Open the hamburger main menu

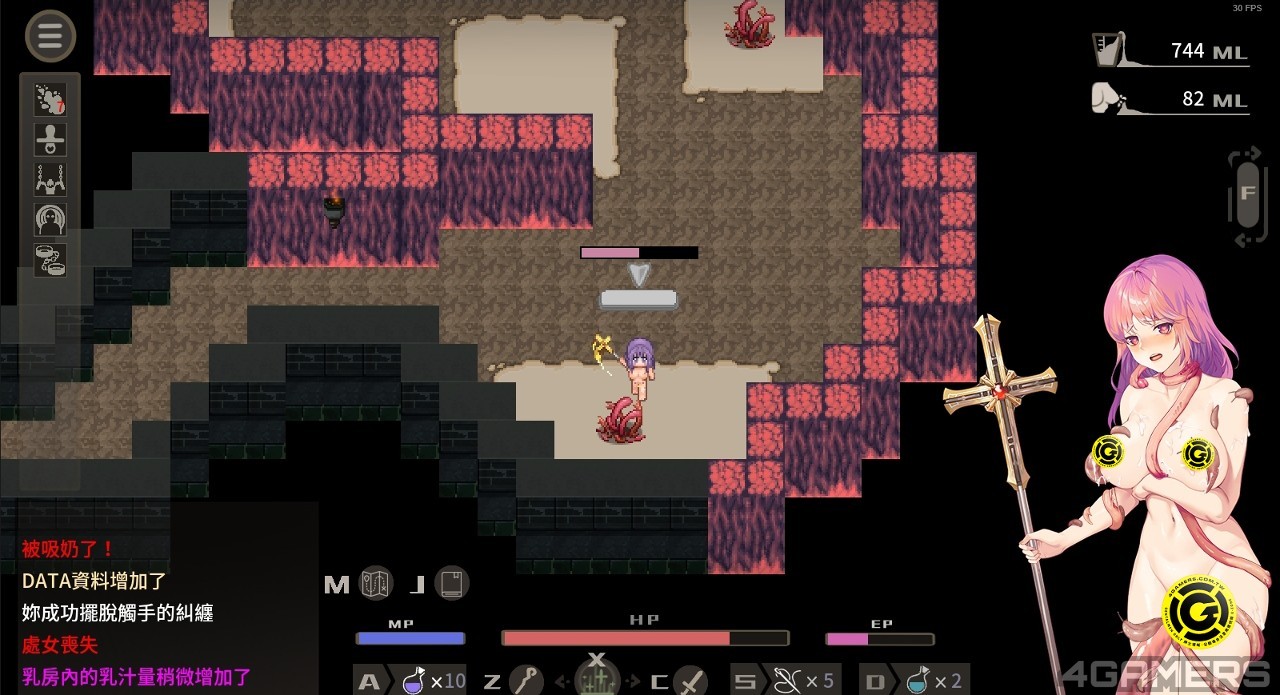50,37
